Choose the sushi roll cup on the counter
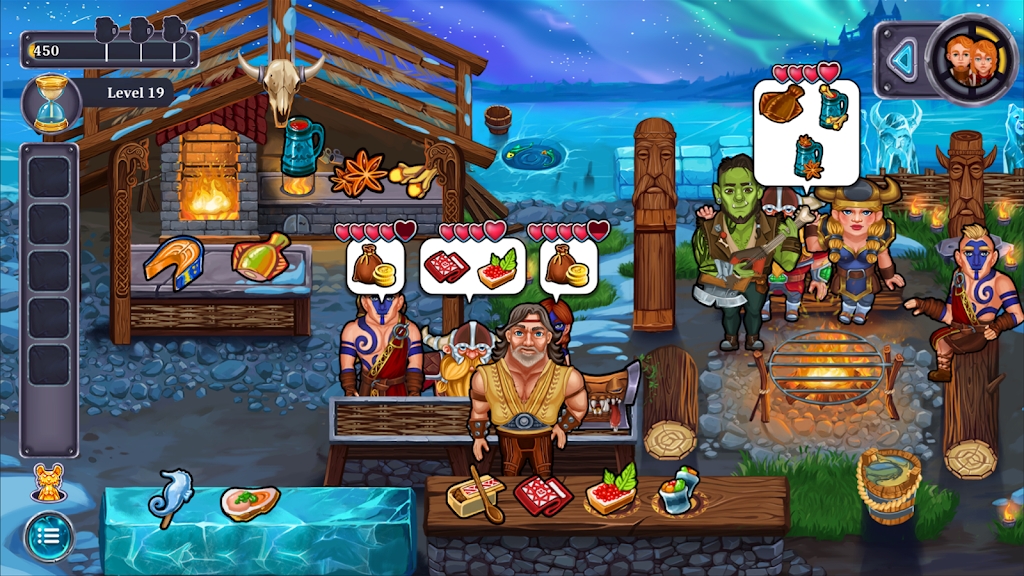 pos(678,491)
